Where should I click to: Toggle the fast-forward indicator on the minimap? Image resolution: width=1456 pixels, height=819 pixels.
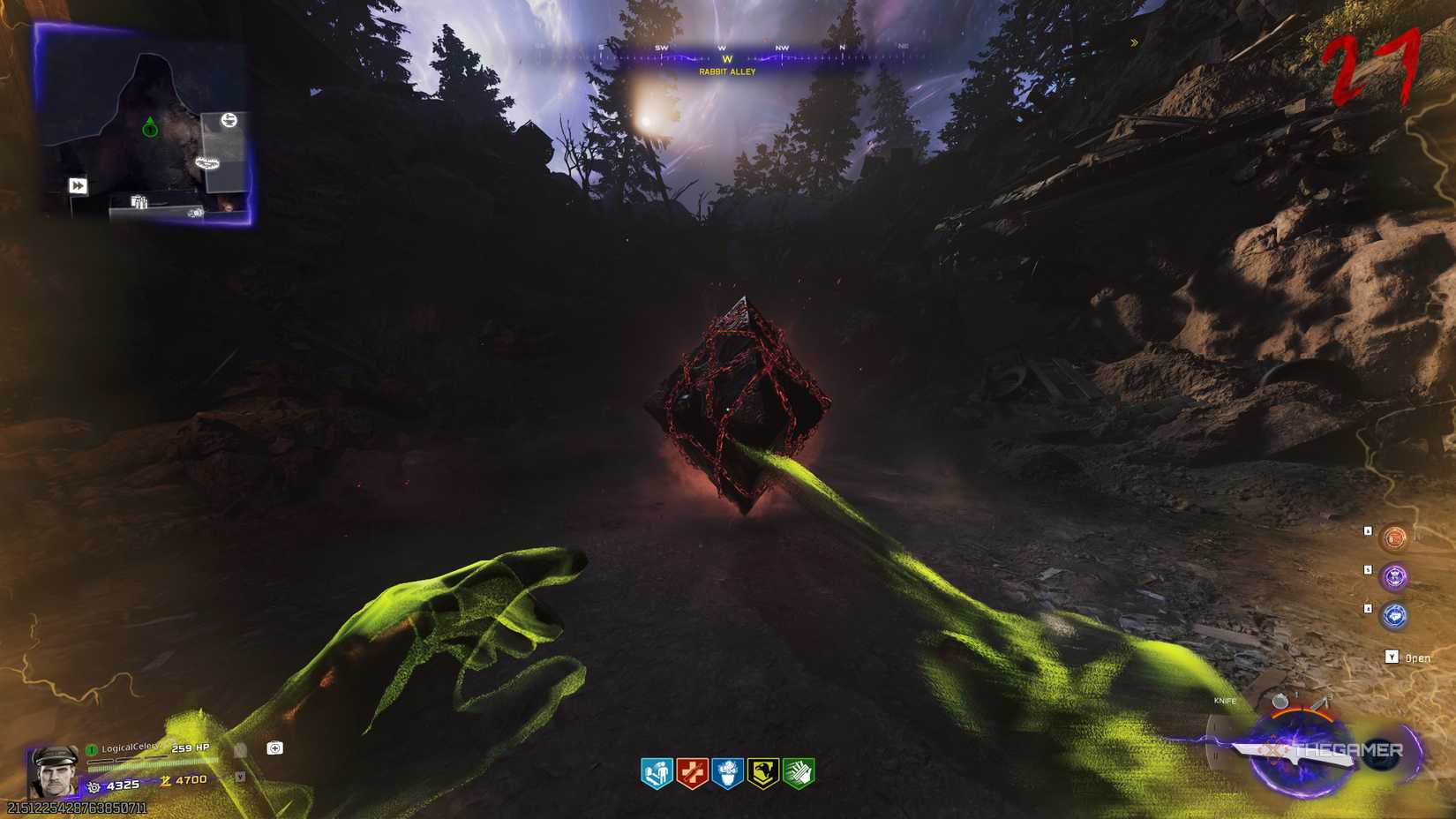point(79,185)
